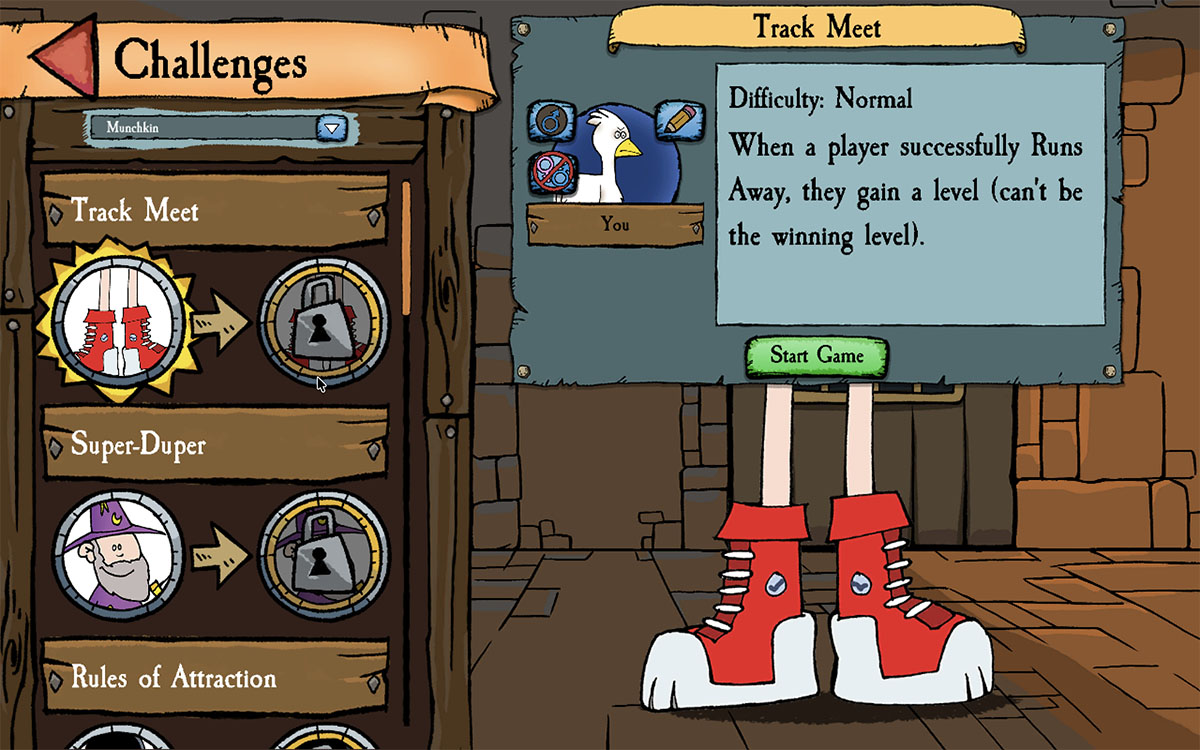Toggle the male gender symbol icon
Viewport: 1200px width, 750px height.
click(549, 122)
